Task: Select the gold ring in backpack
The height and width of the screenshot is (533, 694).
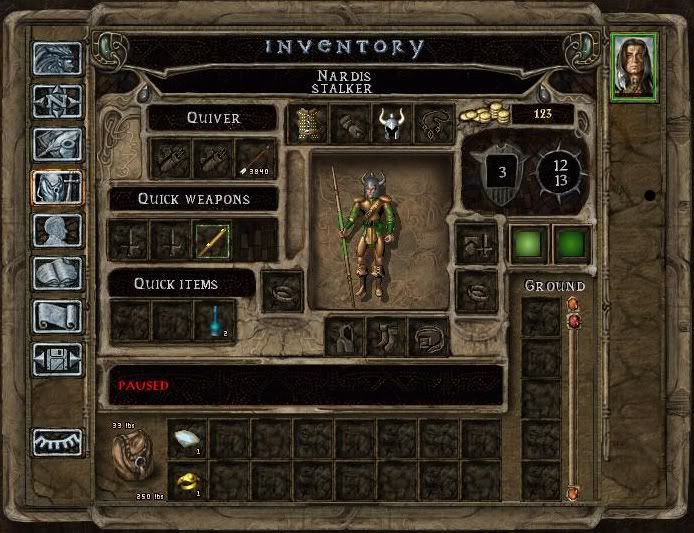Action: pyautogui.click(x=187, y=480)
